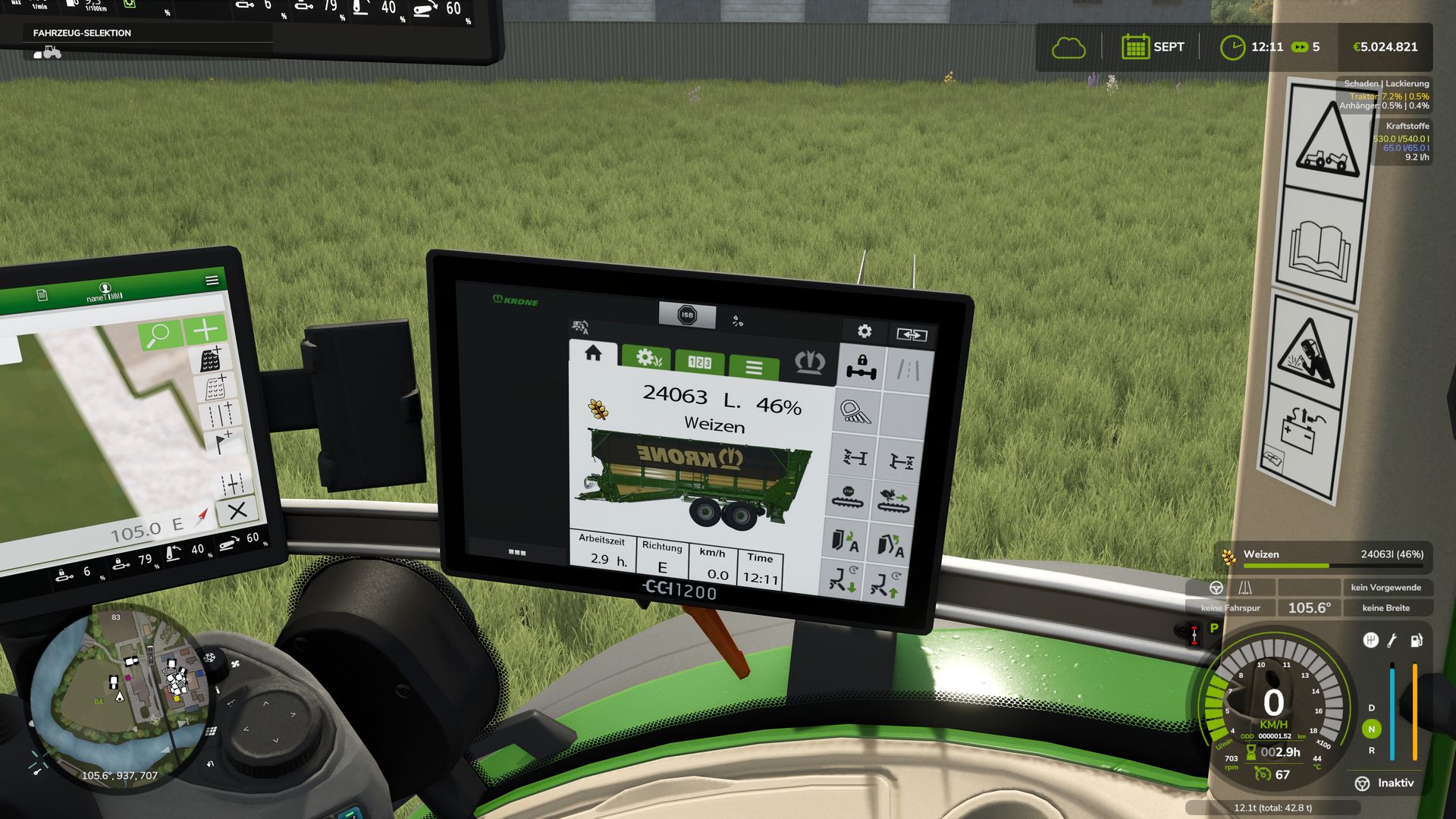Image resolution: width=1456 pixels, height=819 pixels.
Task: Activate the pickup button on terminal
Action: coord(856,412)
